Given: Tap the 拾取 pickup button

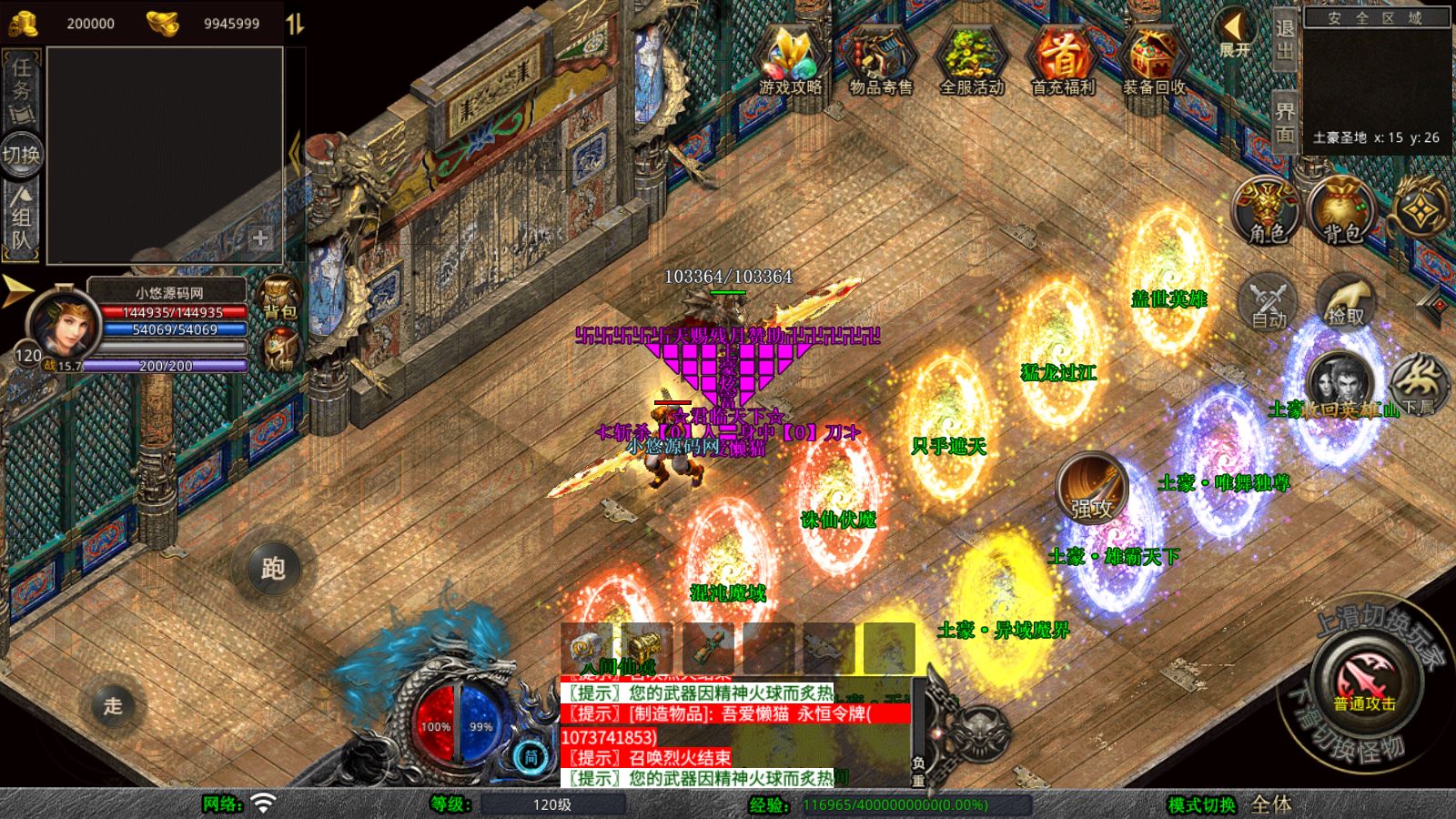Looking at the screenshot, I should coord(1346,302).
